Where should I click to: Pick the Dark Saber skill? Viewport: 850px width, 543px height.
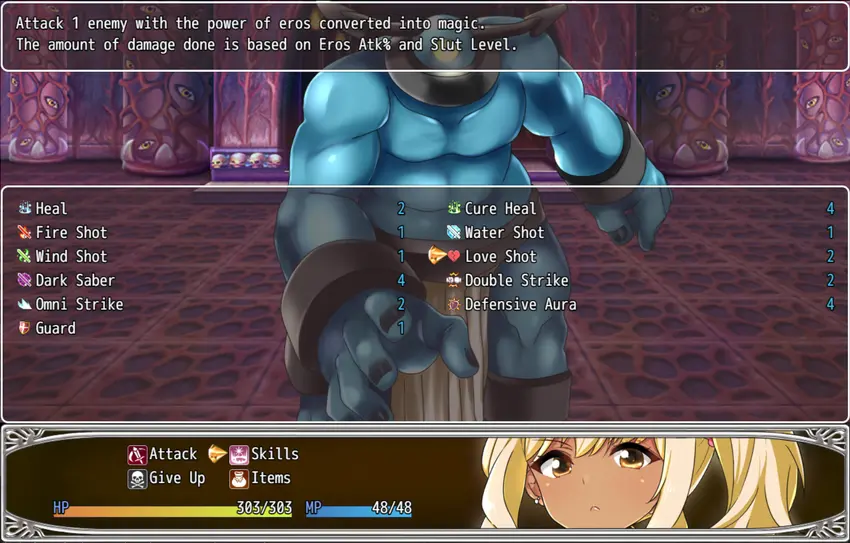(x=74, y=281)
